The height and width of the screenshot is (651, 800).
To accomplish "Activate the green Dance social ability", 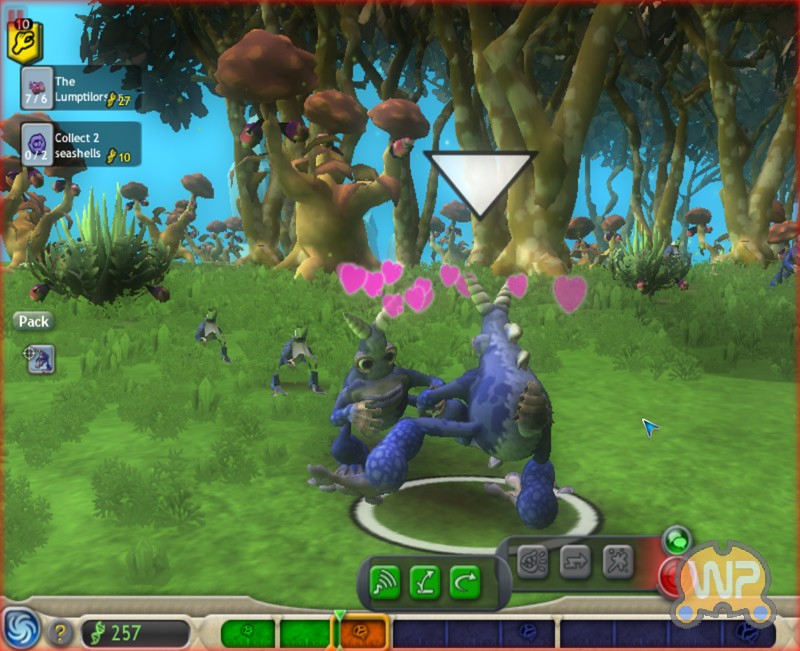I will click(425, 581).
